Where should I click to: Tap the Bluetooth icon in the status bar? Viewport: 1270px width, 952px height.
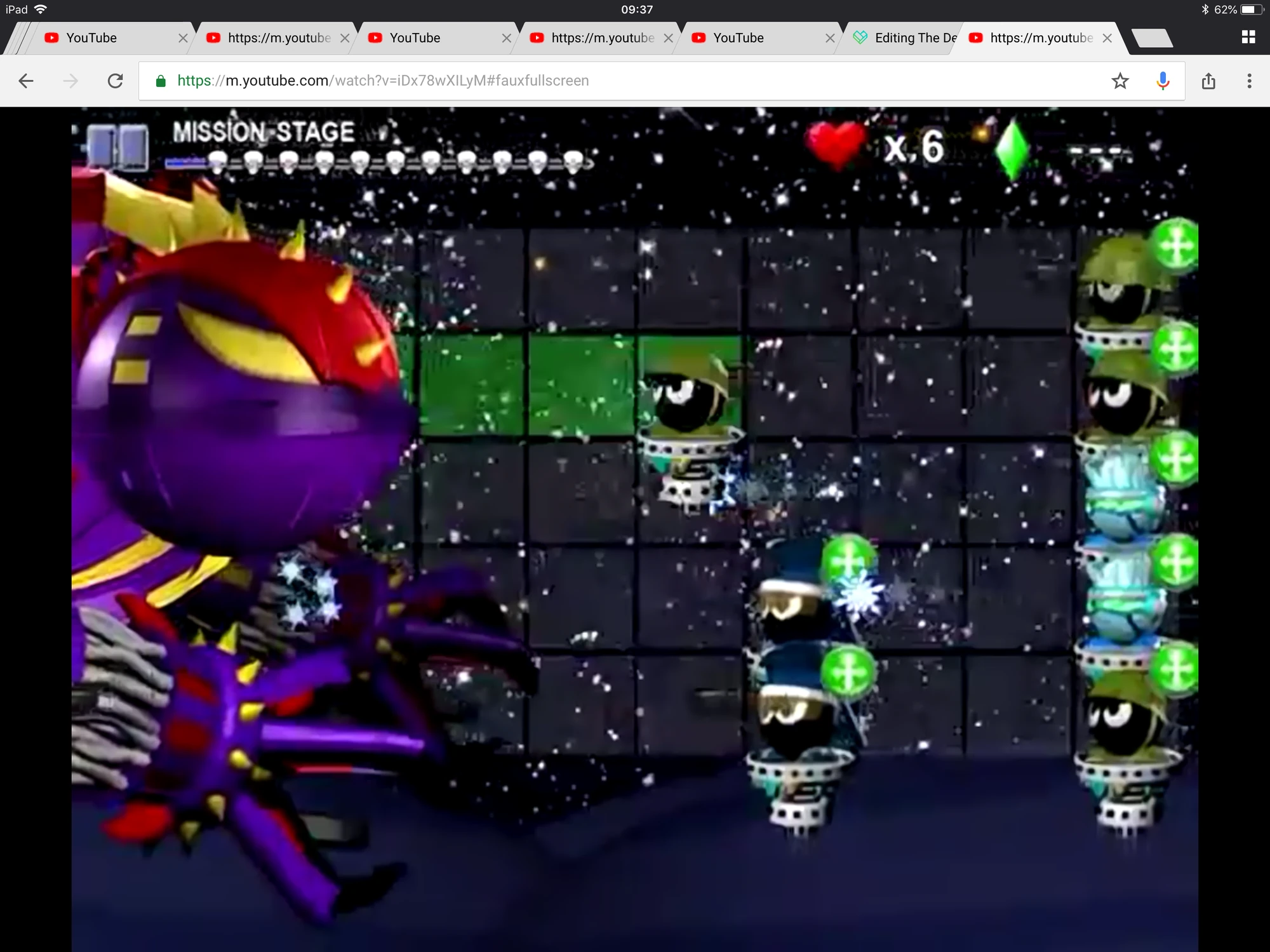[1205, 9]
